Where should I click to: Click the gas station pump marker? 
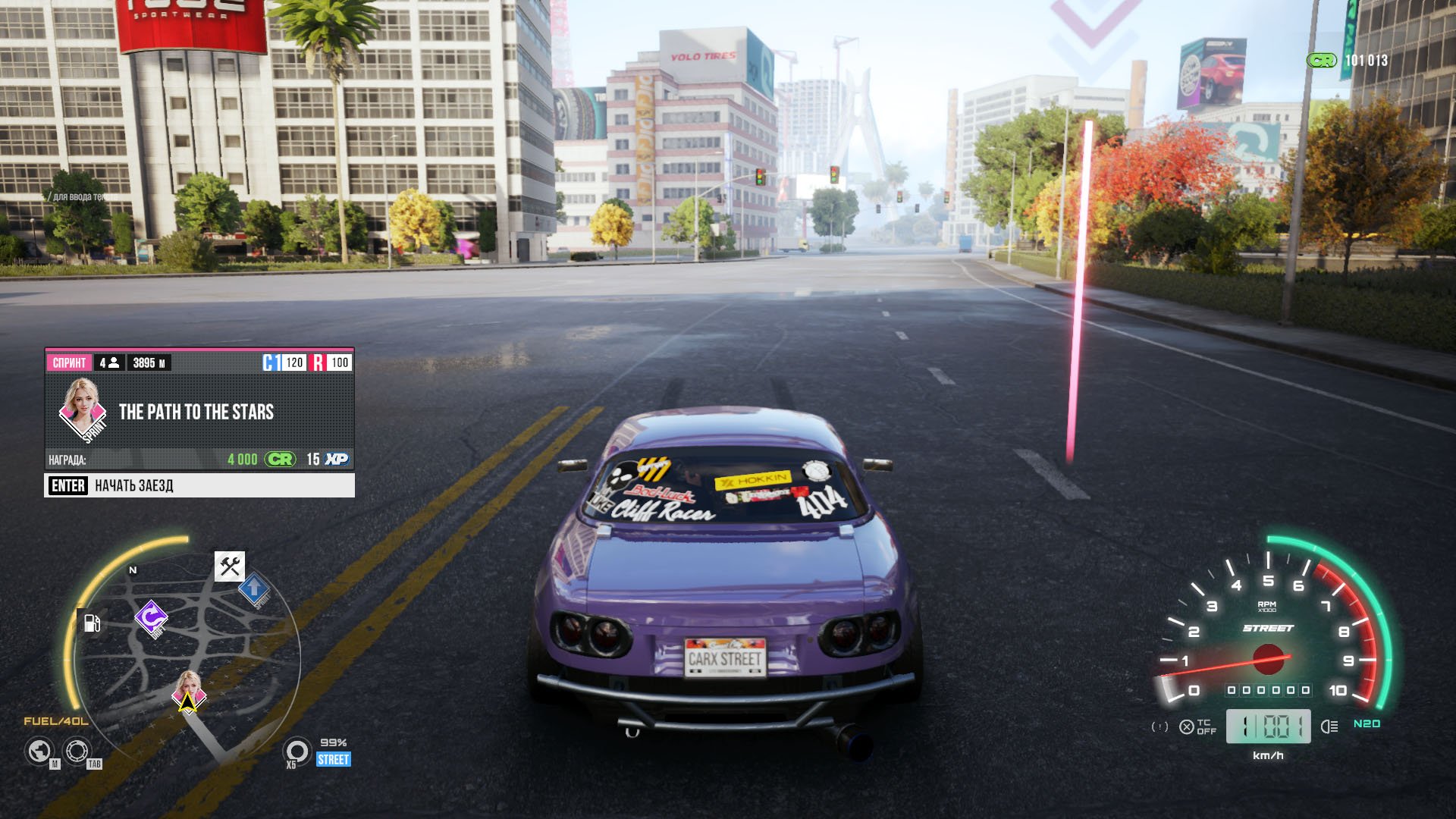tap(92, 623)
